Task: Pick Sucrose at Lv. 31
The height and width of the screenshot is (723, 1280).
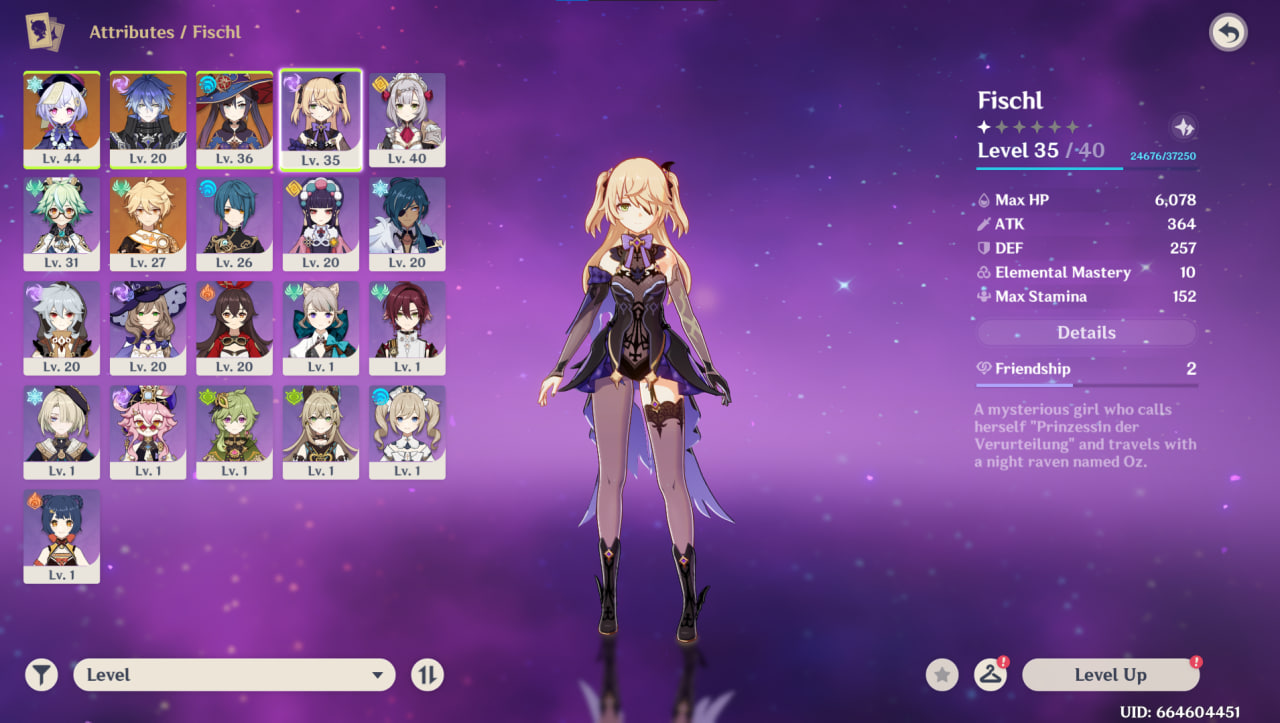Action: click(61, 223)
